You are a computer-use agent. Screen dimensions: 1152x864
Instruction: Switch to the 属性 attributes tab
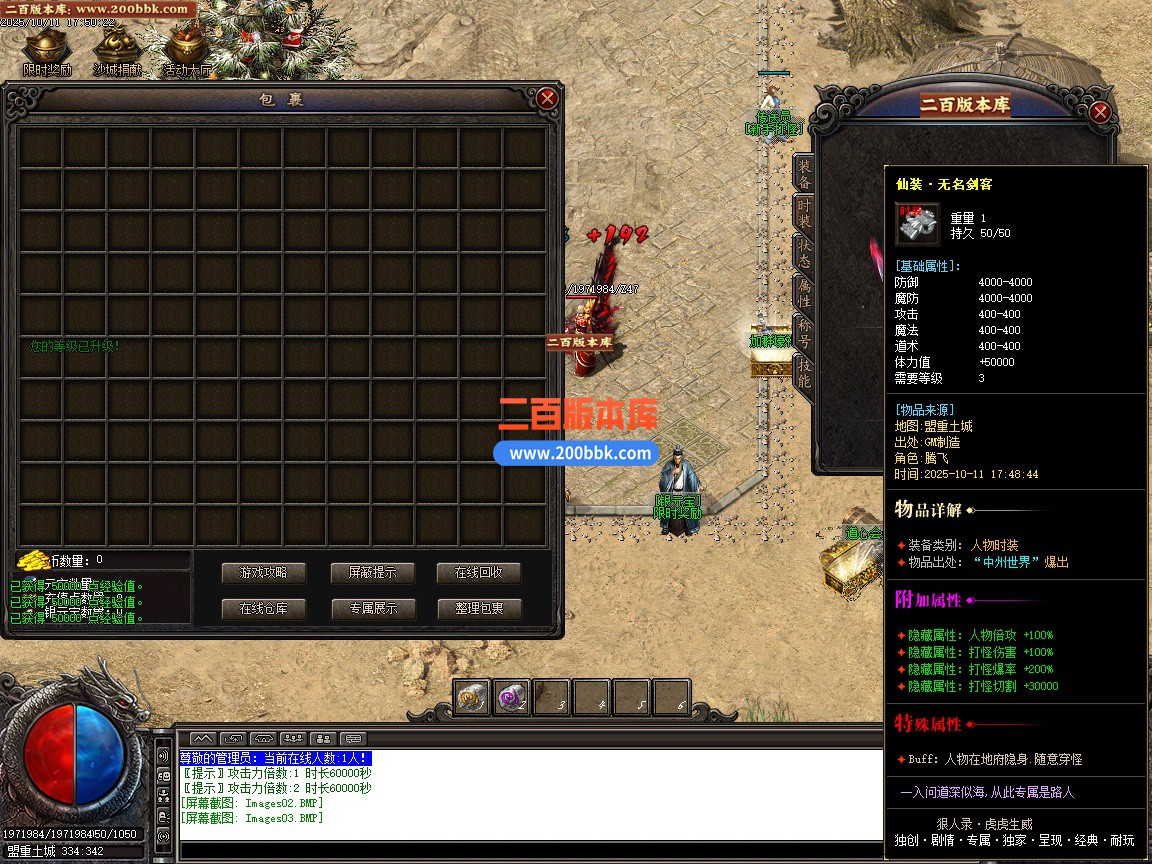[804, 292]
